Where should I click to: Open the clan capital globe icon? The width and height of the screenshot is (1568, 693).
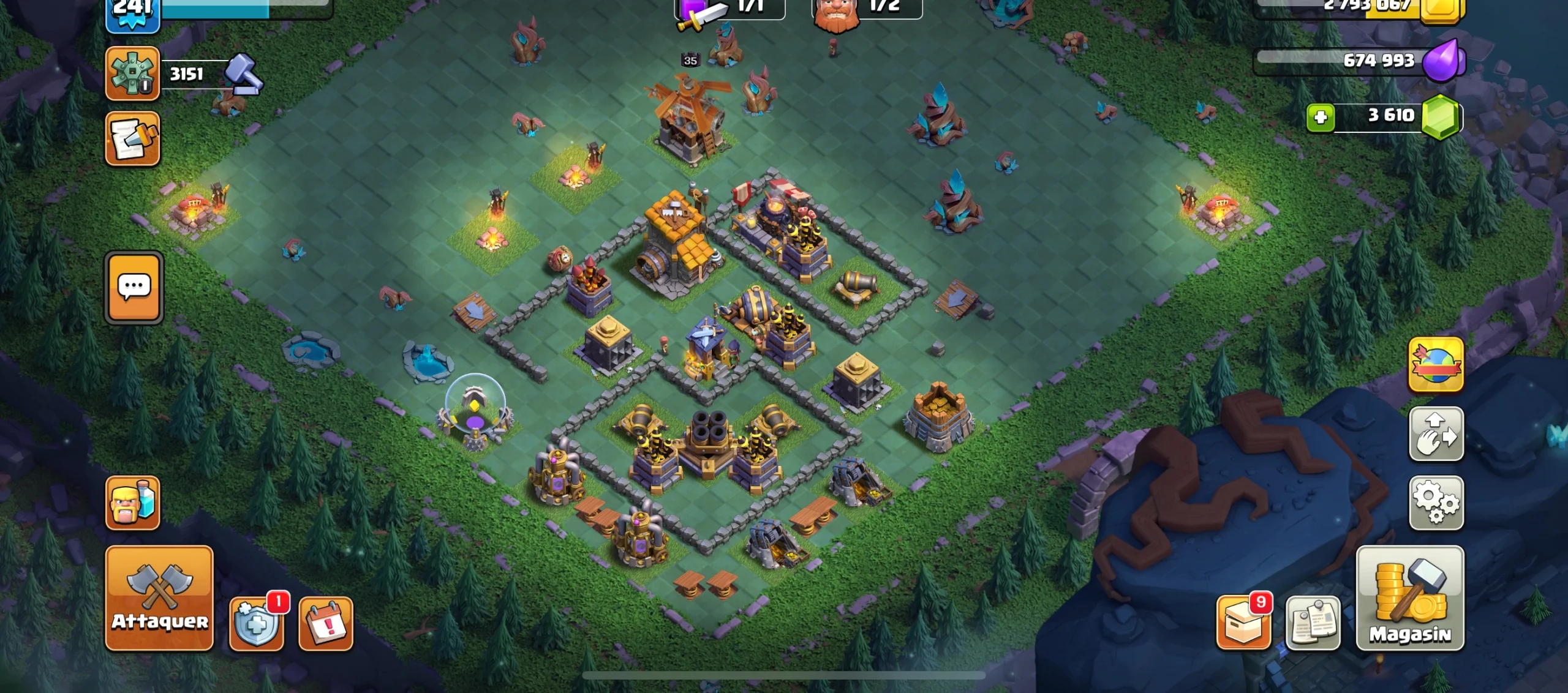(x=1436, y=364)
